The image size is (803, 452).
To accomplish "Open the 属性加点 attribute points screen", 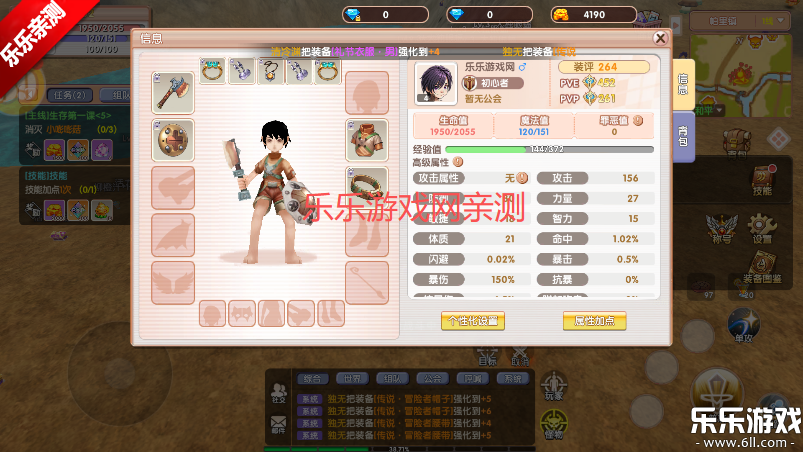I will (x=594, y=321).
